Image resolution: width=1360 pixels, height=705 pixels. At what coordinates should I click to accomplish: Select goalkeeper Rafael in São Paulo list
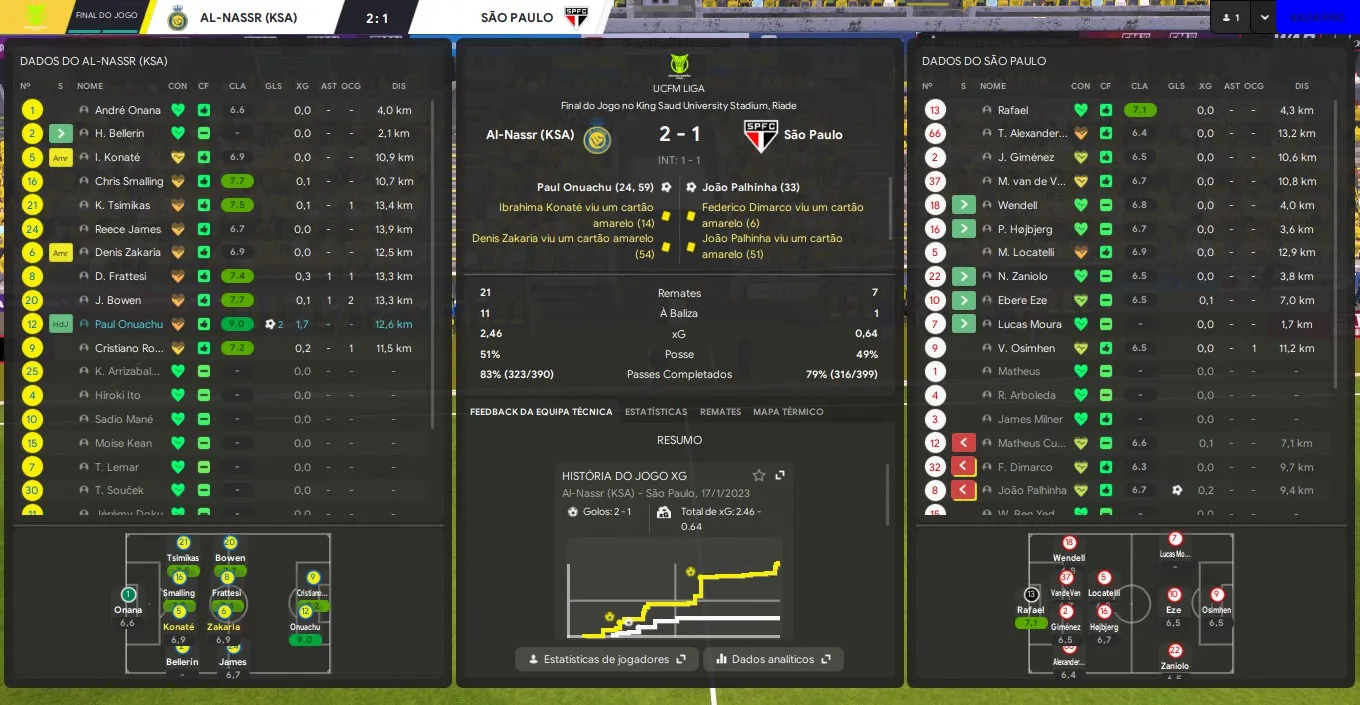[x=1013, y=110]
